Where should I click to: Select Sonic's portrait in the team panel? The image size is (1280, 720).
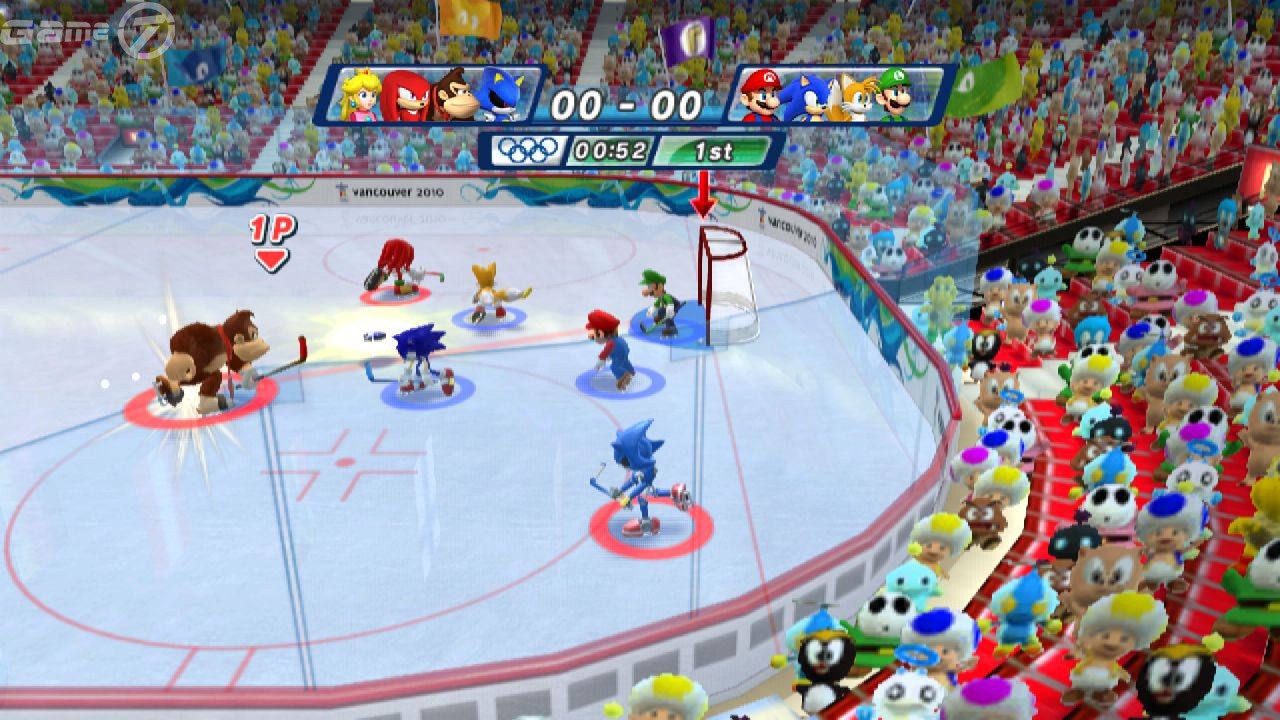[806, 97]
